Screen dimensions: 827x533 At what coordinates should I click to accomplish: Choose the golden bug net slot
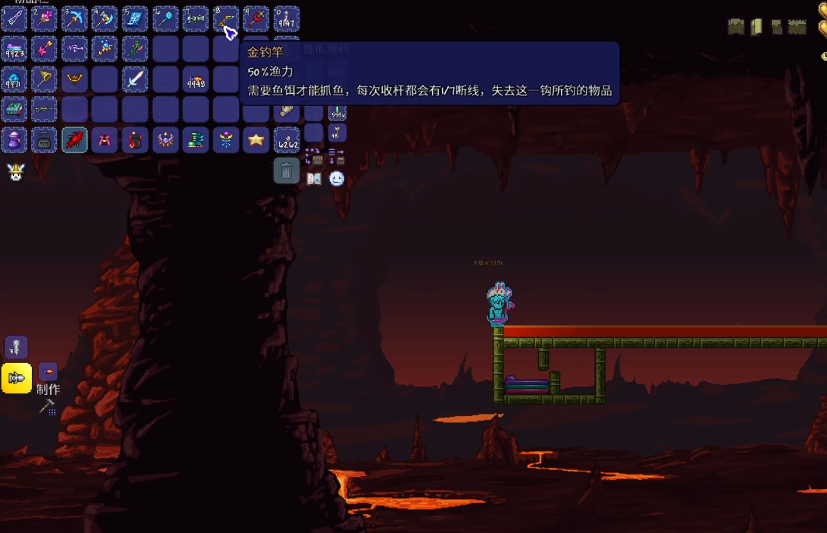44,79
